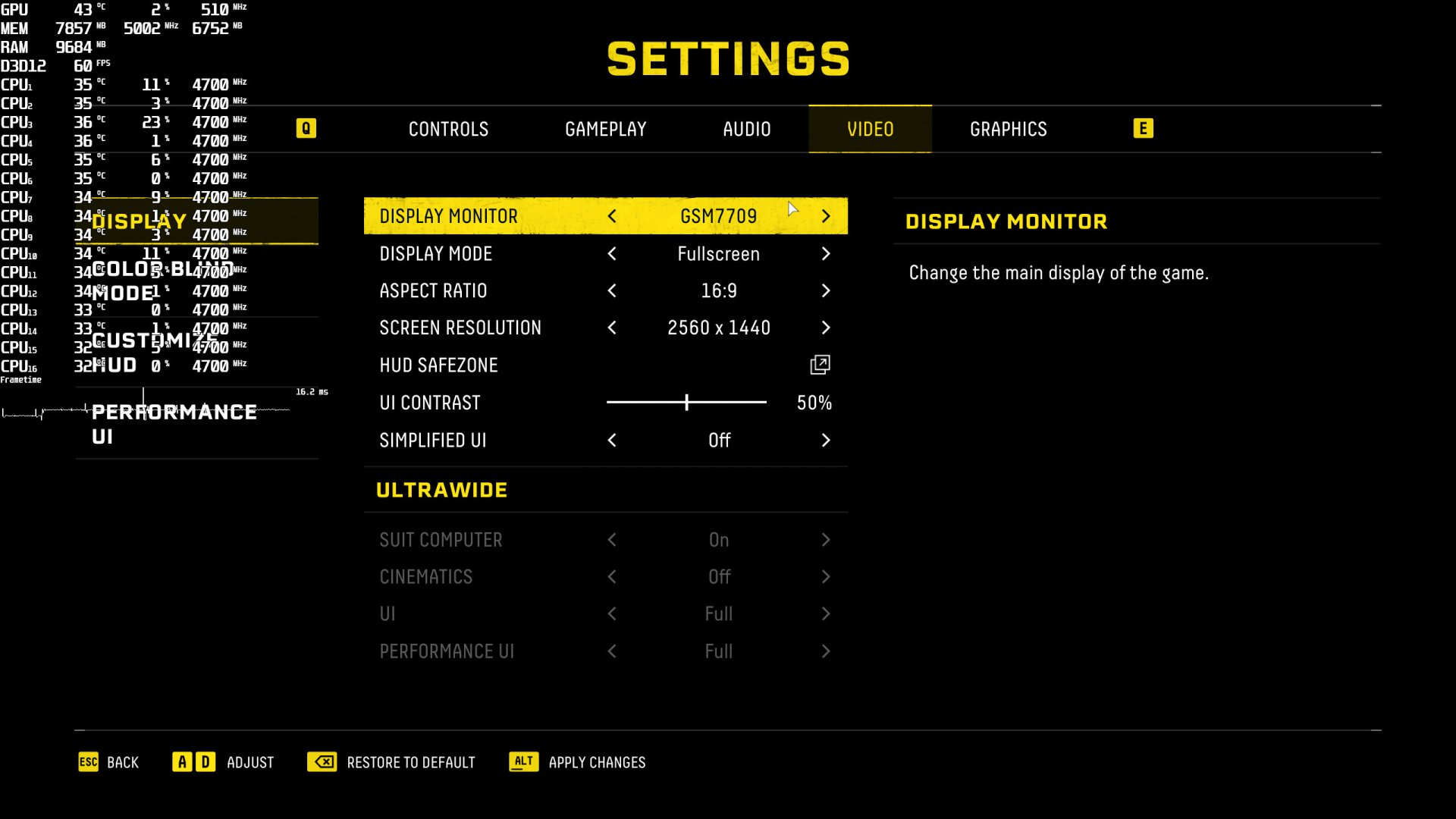The image size is (1456, 819).
Task: Click the D adjust key icon
Action: pos(205,761)
